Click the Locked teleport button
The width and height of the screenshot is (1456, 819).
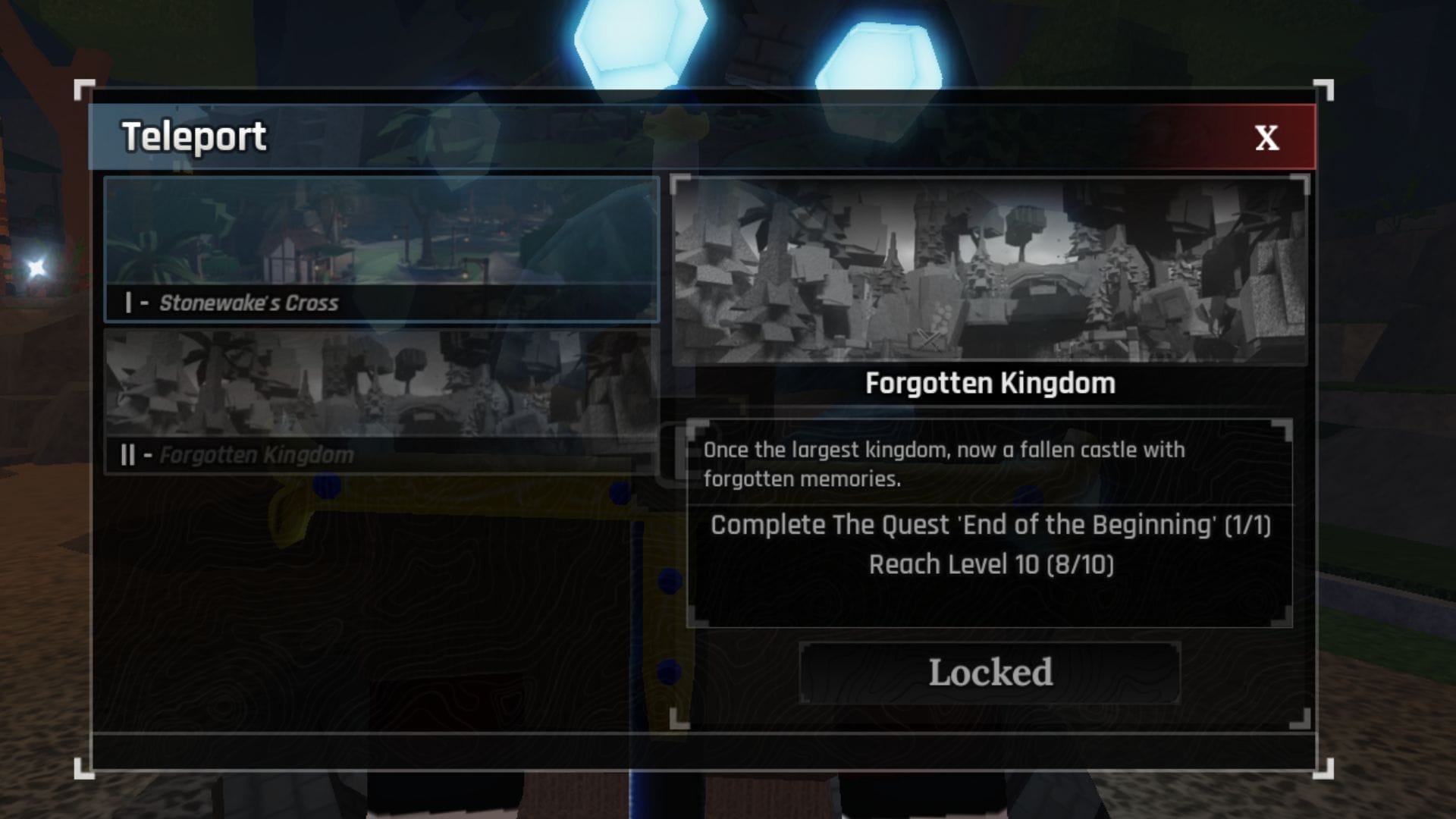click(x=988, y=672)
